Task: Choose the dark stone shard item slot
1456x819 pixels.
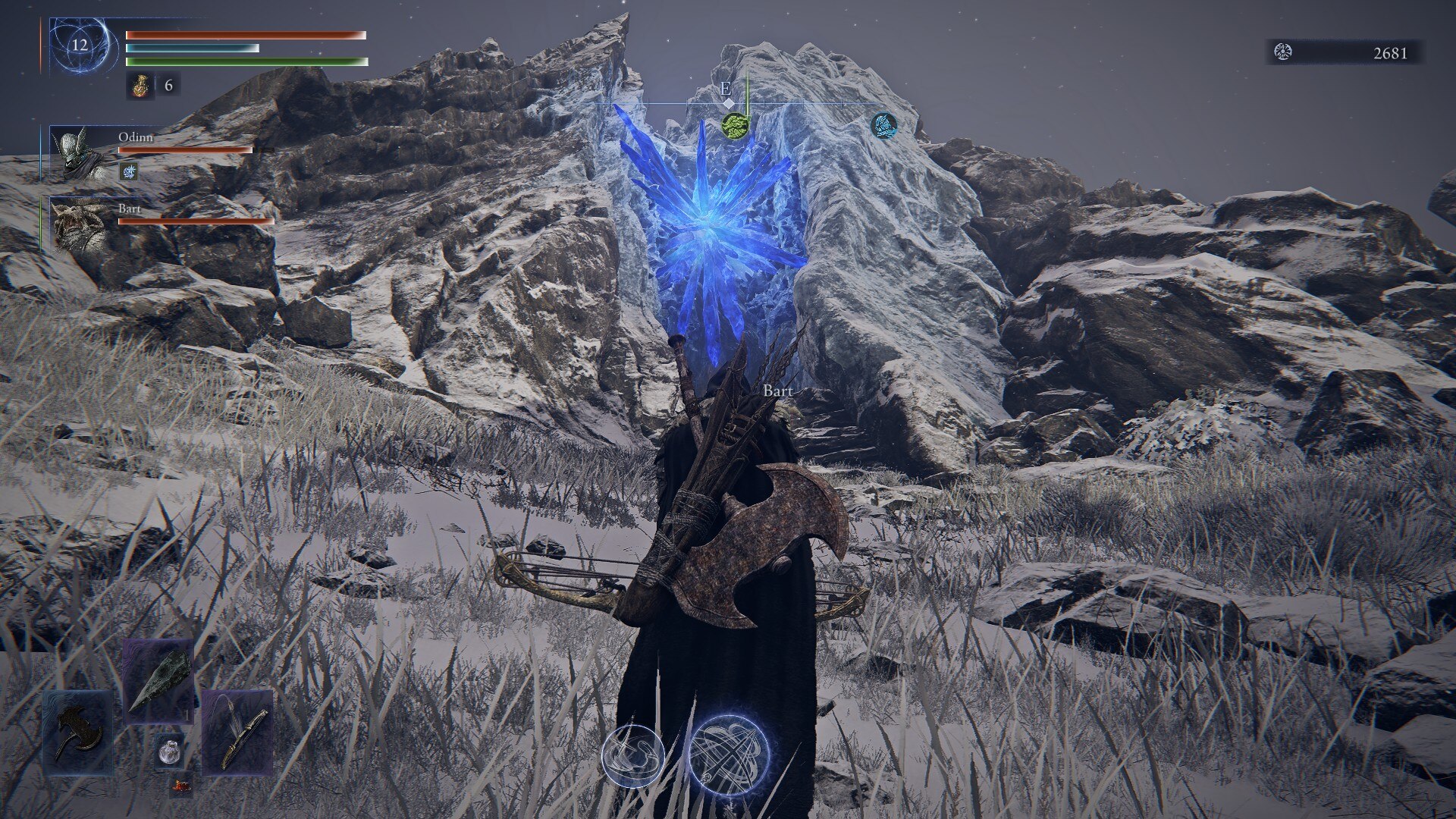Action: click(x=158, y=679)
